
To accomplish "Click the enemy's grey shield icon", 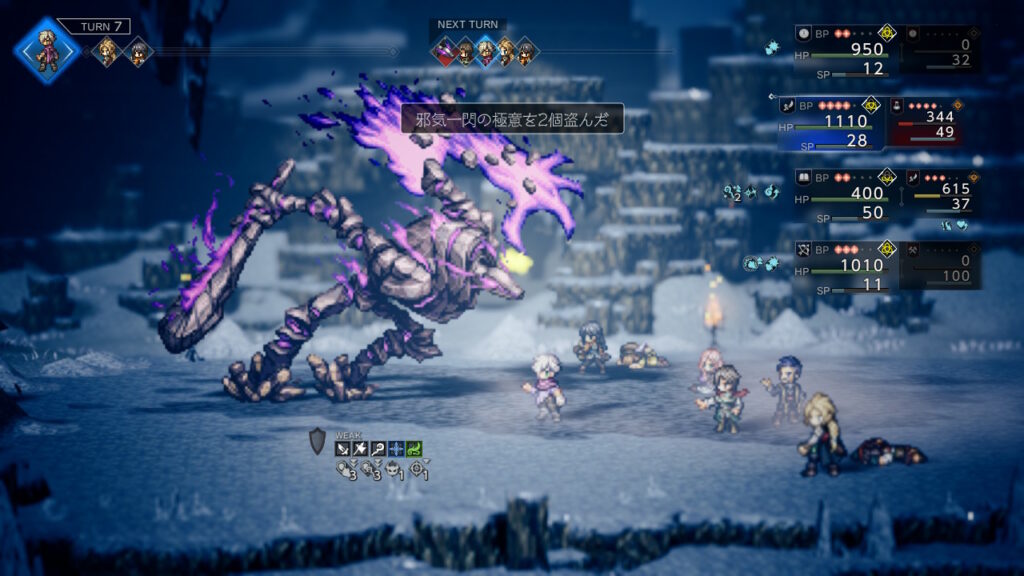I will click(x=317, y=442).
